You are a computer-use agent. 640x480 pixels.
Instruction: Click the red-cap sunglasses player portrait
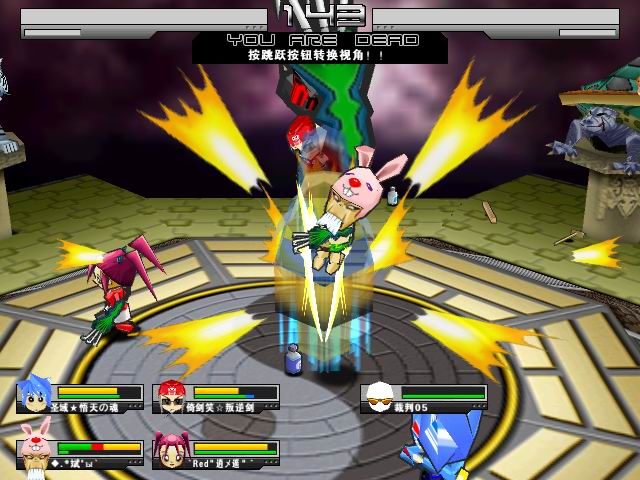(x=172, y=398)
